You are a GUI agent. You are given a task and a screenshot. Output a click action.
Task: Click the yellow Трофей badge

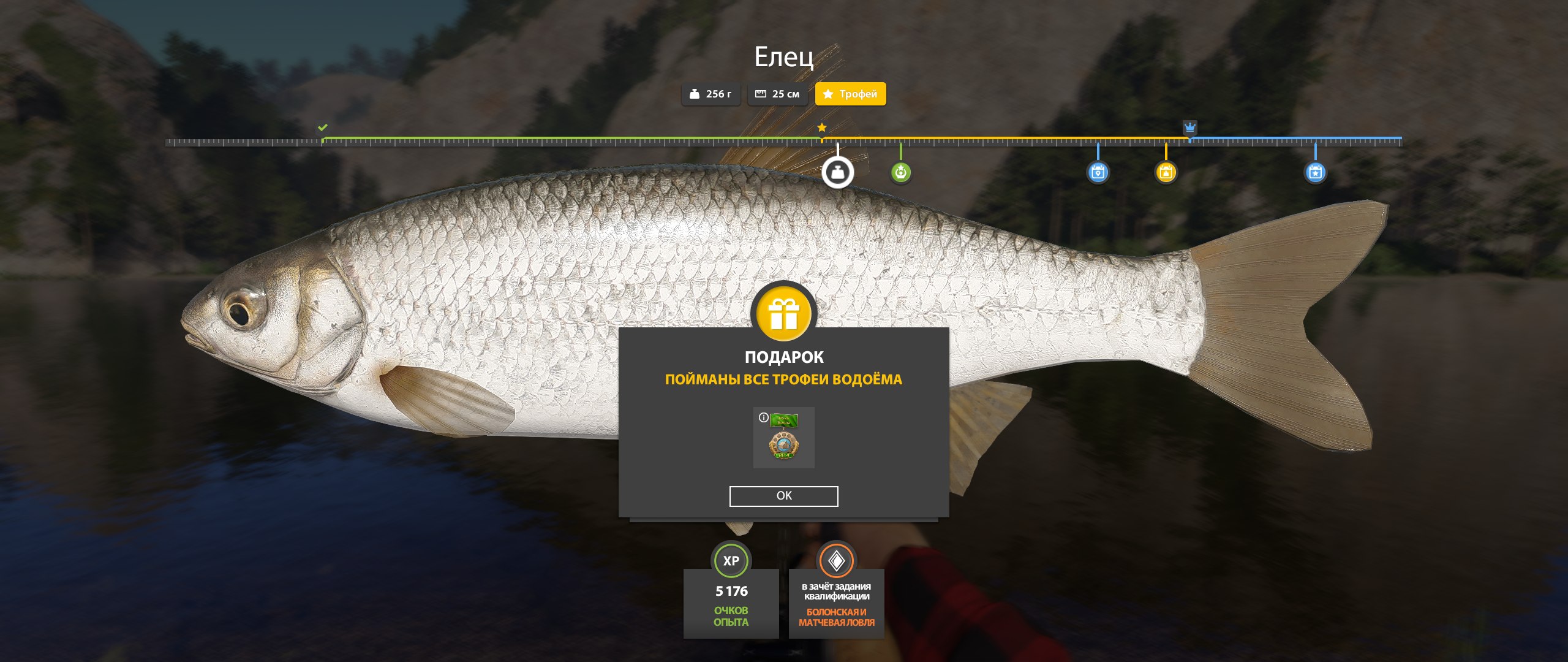pyautogui.click(x=850, y=94)
